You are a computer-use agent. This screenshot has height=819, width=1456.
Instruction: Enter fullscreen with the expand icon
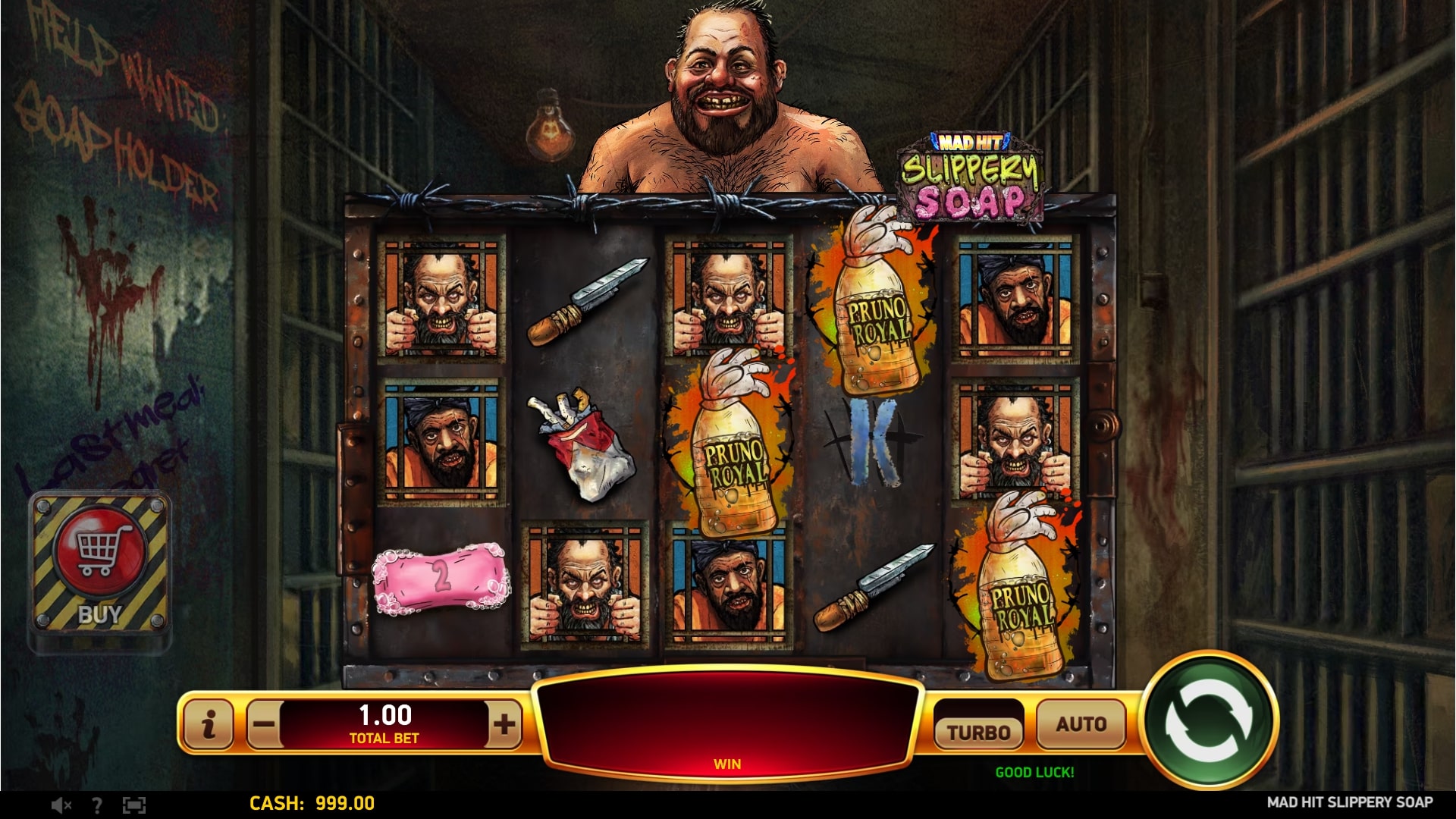(133, 806)
